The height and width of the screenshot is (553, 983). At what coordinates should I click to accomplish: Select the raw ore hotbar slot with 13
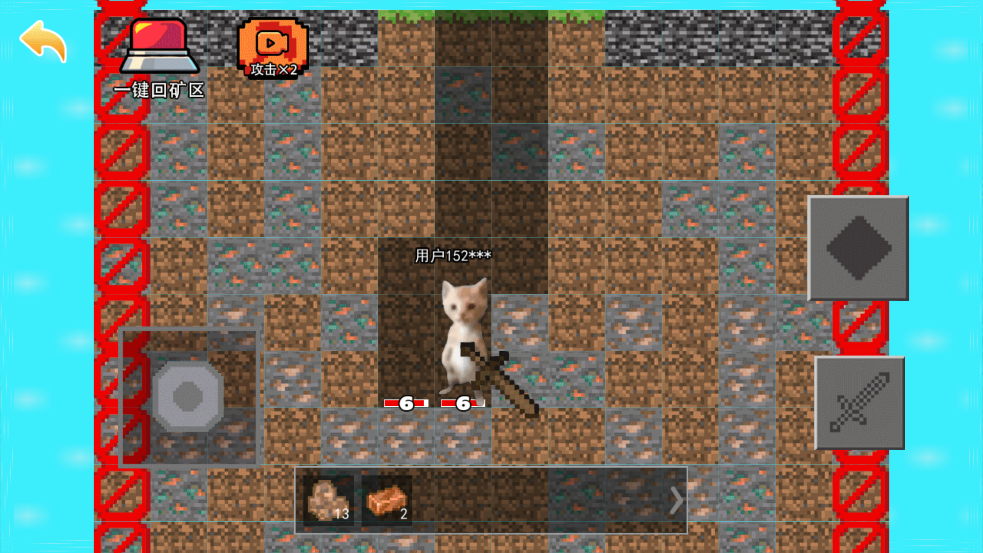[x=328, y=499]
